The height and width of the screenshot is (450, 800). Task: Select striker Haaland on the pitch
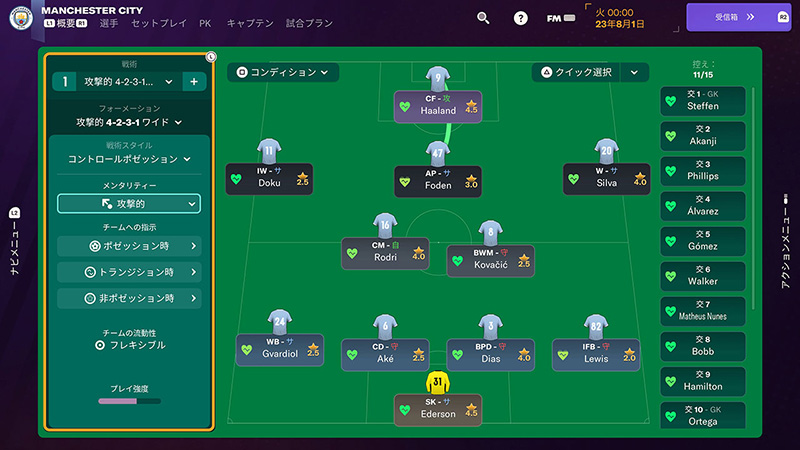(x=438, y=105)
